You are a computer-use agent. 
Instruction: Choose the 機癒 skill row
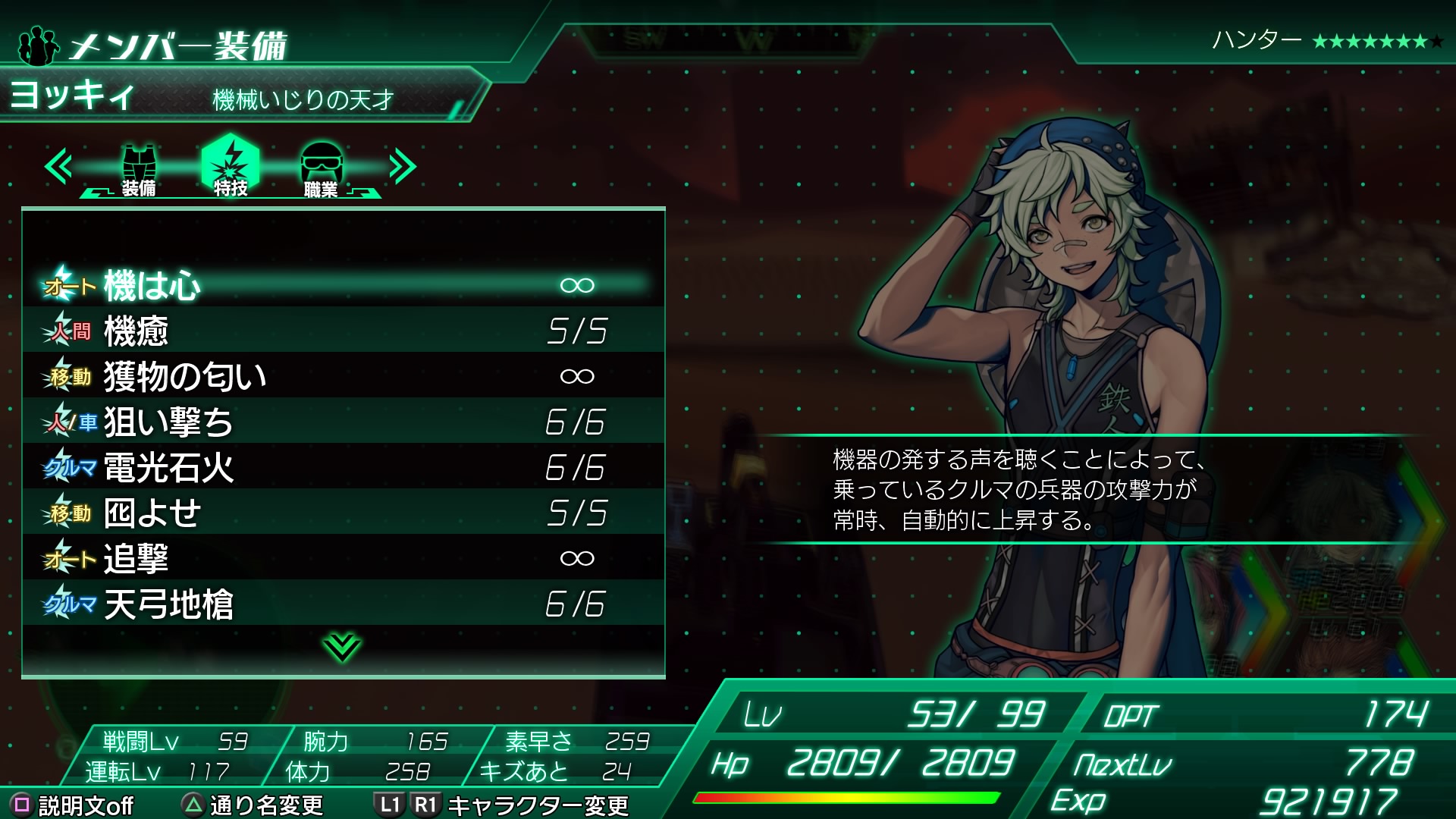point(344,331)
